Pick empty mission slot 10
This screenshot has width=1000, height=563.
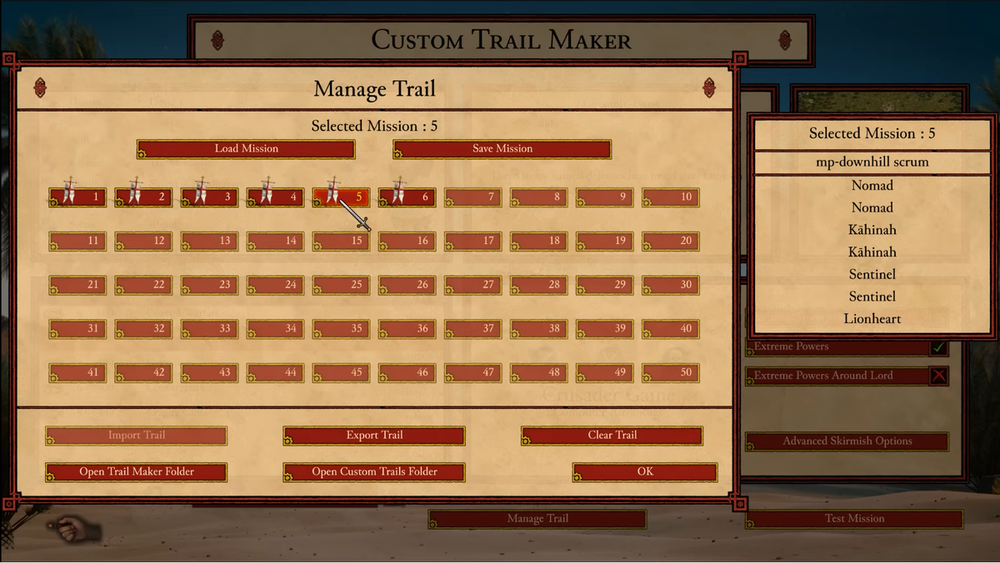coord(671,198)
